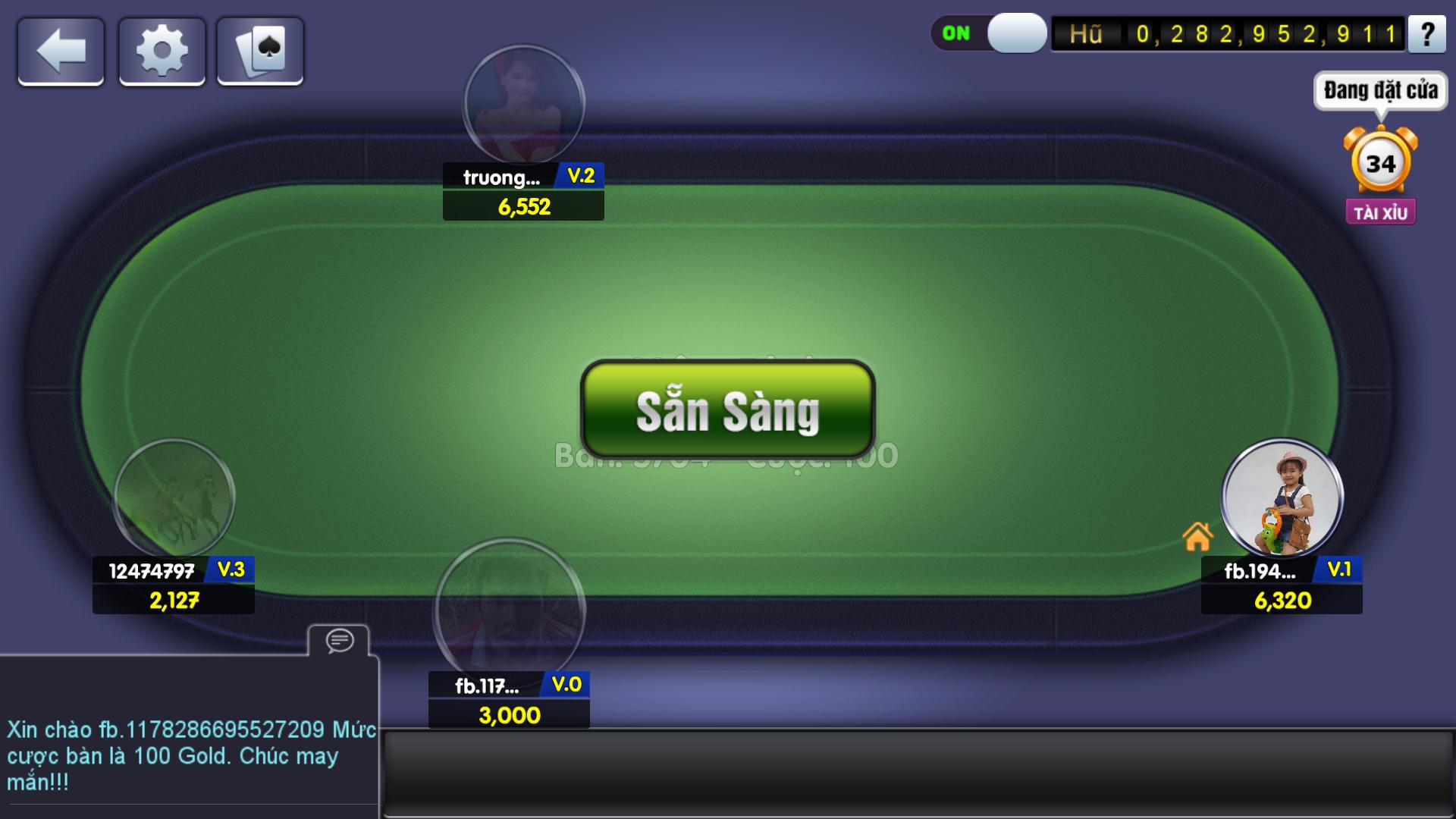Open the chat speech bubble tab
1456x819 pixels.
(x=339, y=641)
